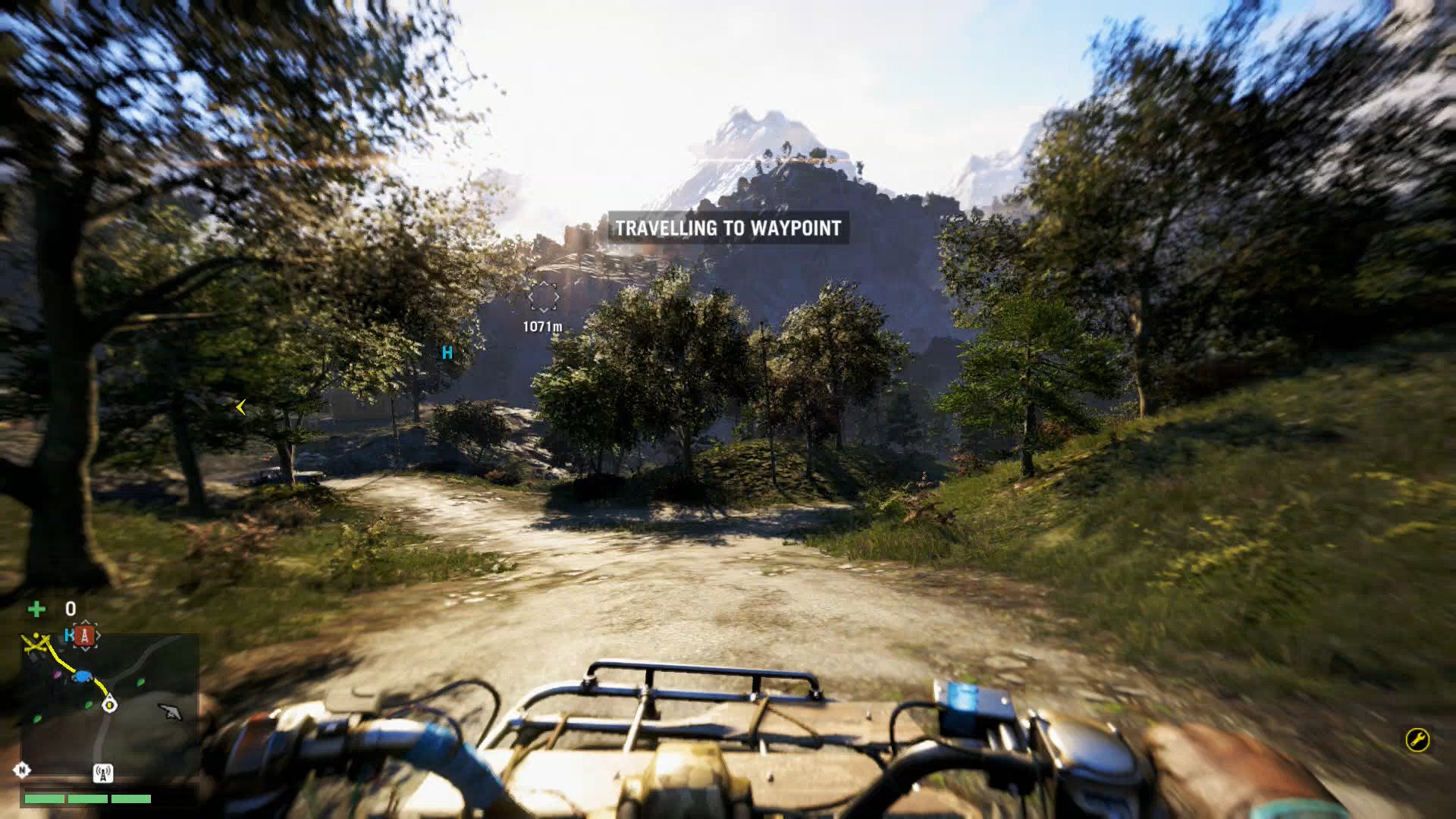Click the player arrow marker on the minimap

[109, 703]
